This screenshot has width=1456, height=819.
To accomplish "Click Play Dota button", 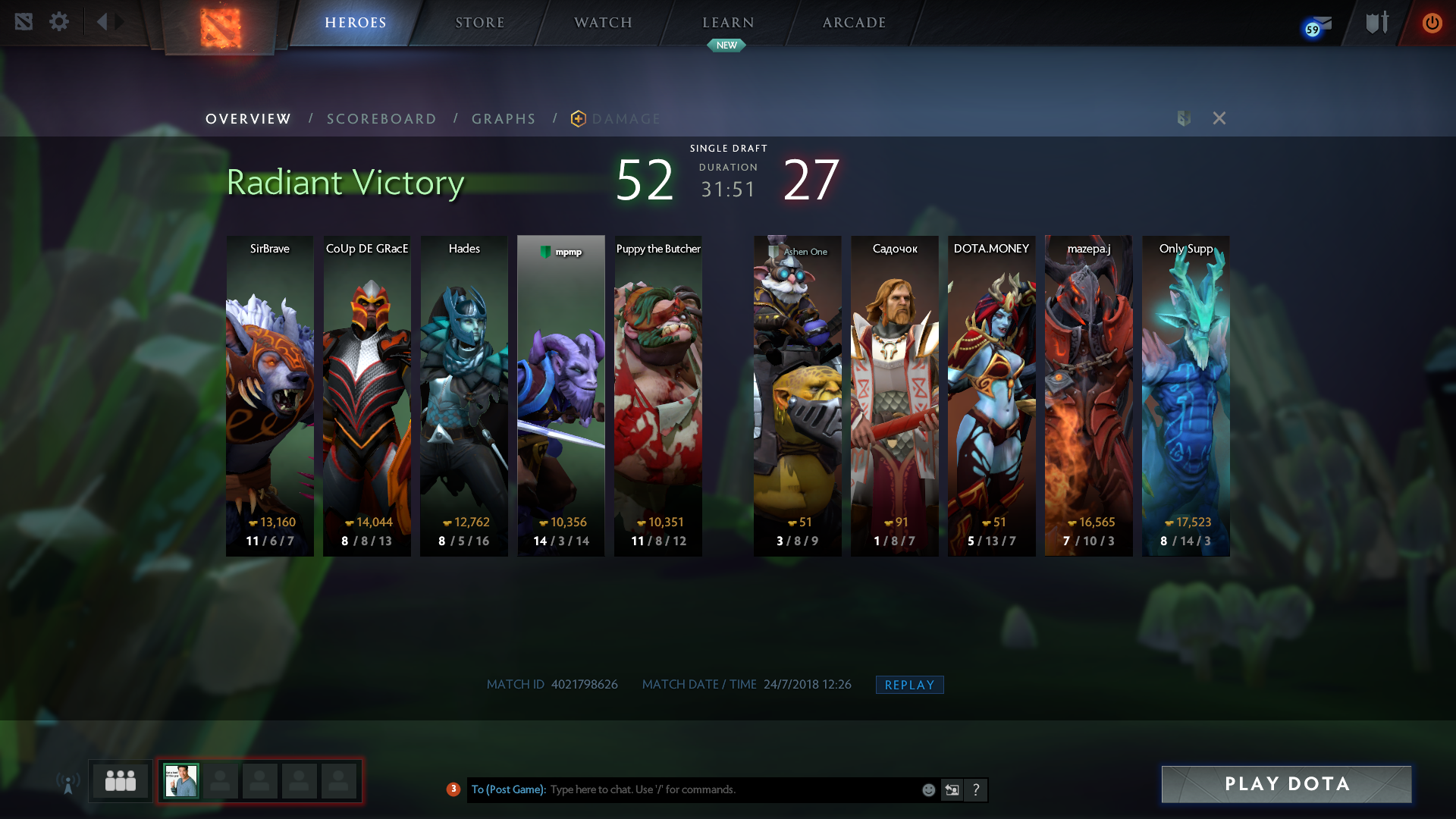I will point(1286,784).
